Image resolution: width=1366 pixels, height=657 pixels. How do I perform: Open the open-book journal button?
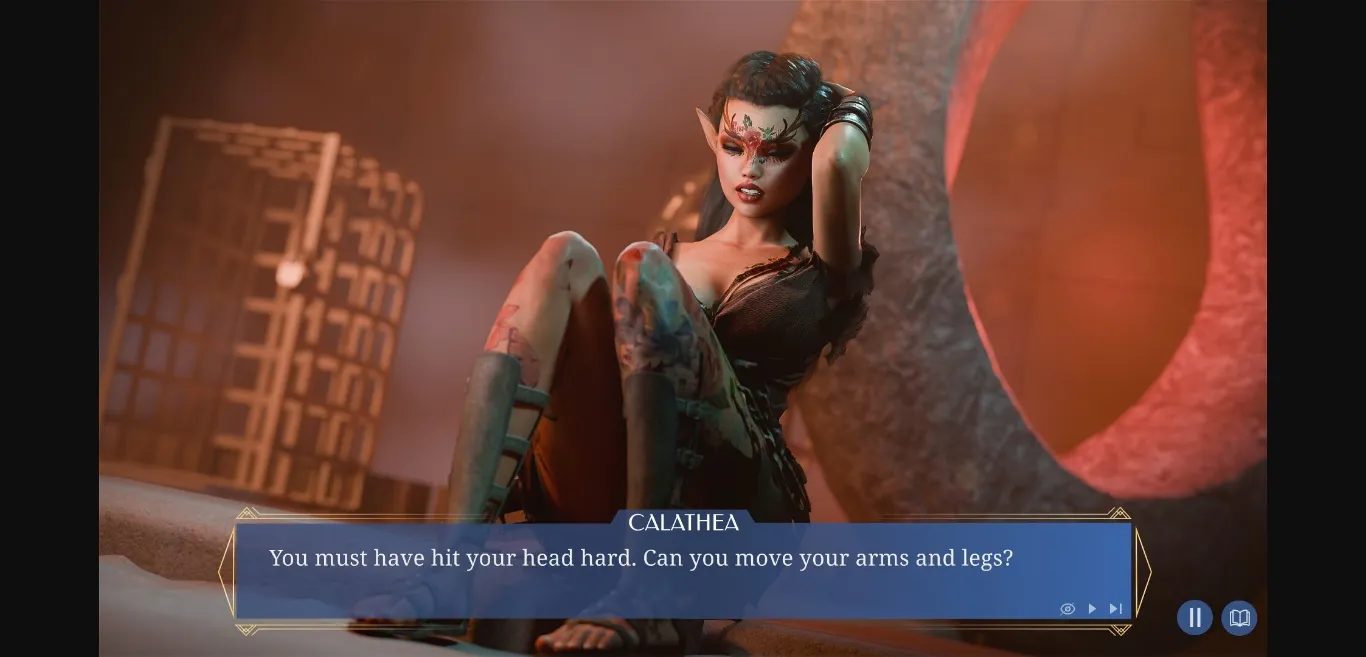point(1239,618)
